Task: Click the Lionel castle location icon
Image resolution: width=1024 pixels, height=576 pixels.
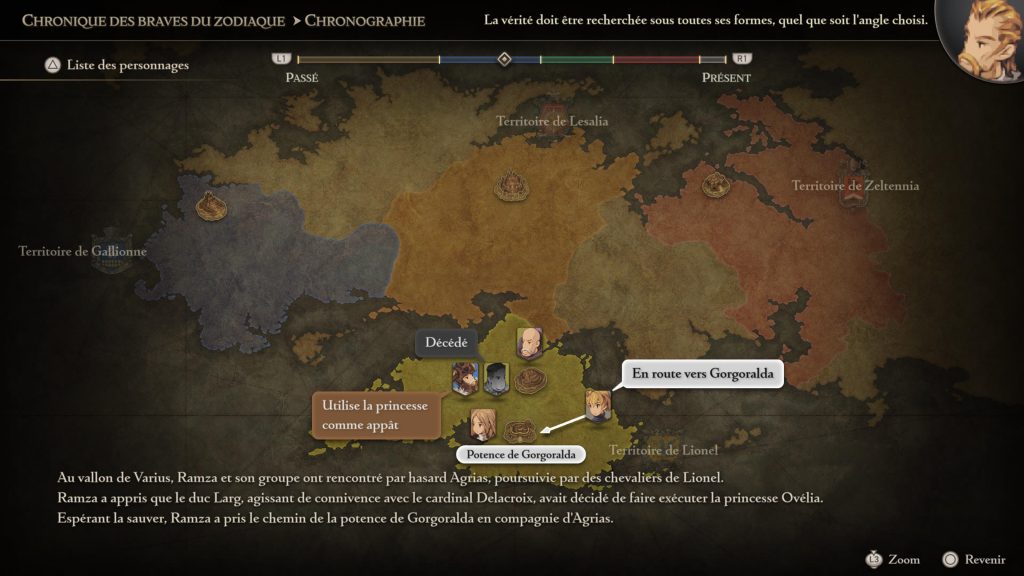Action: [x=529, y=381]
